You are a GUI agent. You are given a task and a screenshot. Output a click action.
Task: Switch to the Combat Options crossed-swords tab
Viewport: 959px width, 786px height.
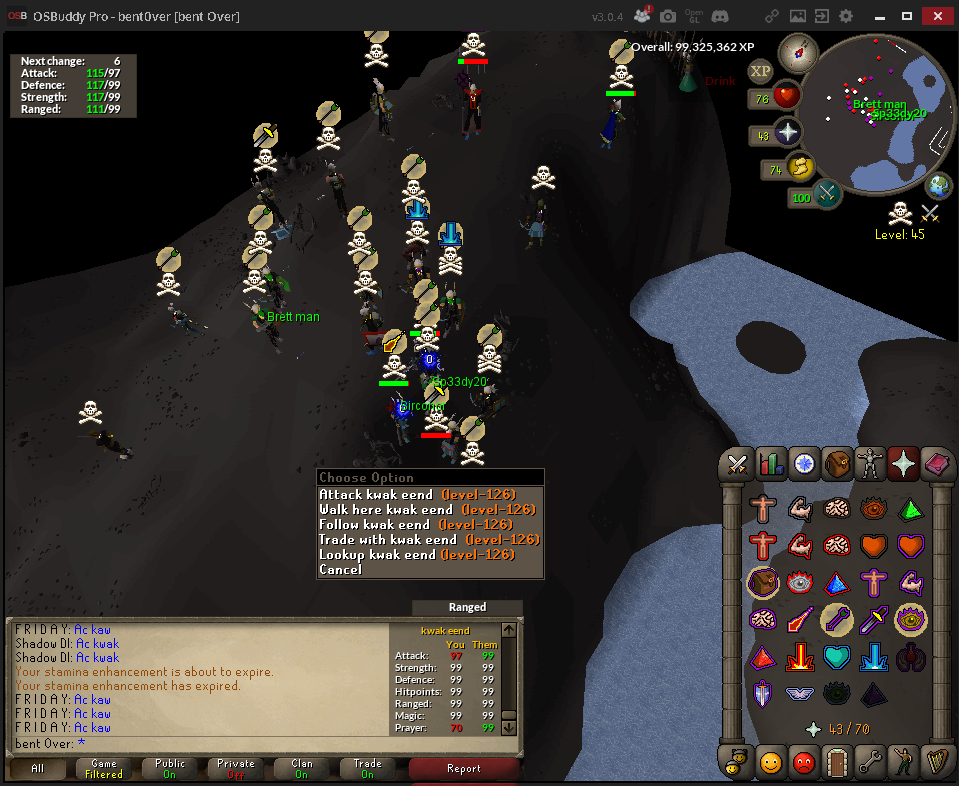[738, 464]
